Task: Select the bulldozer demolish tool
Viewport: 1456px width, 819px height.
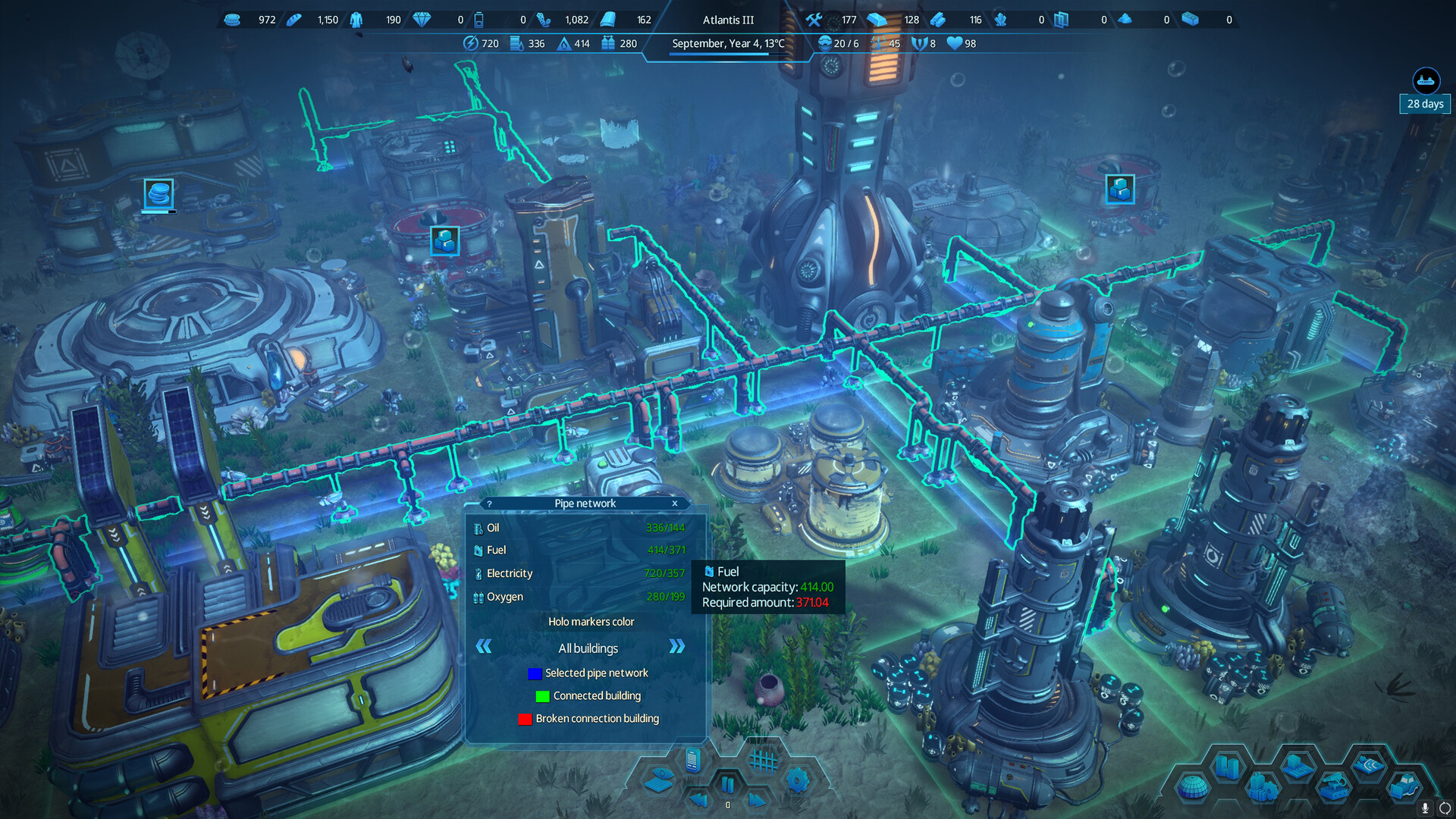Action: coord(1404,786)
